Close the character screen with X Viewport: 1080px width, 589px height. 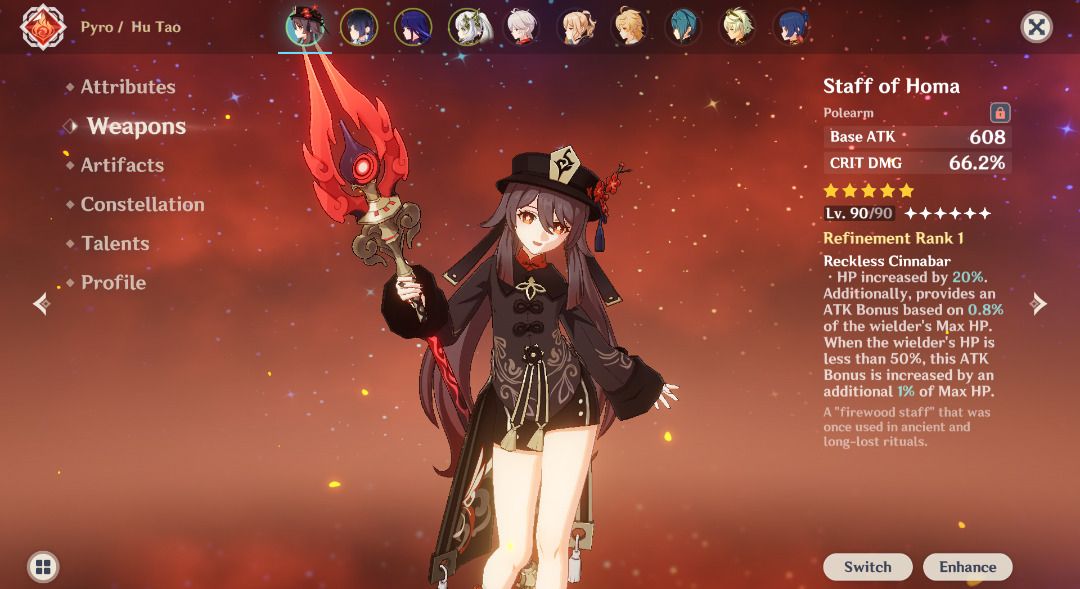click(x=1037, y=27)
